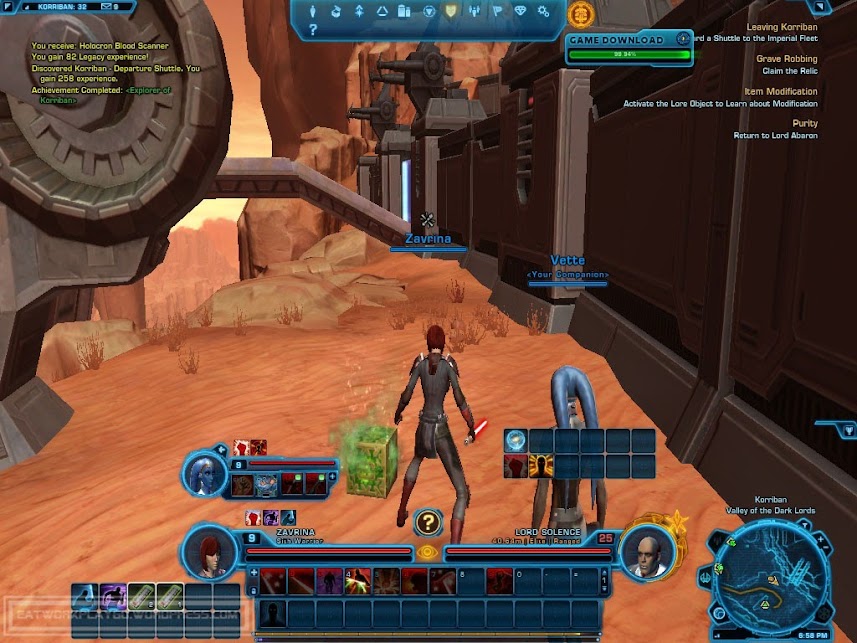Open the flag icon in the top menu
The height and width of the screenshot is (643, 857).
[x=497, y=12]
